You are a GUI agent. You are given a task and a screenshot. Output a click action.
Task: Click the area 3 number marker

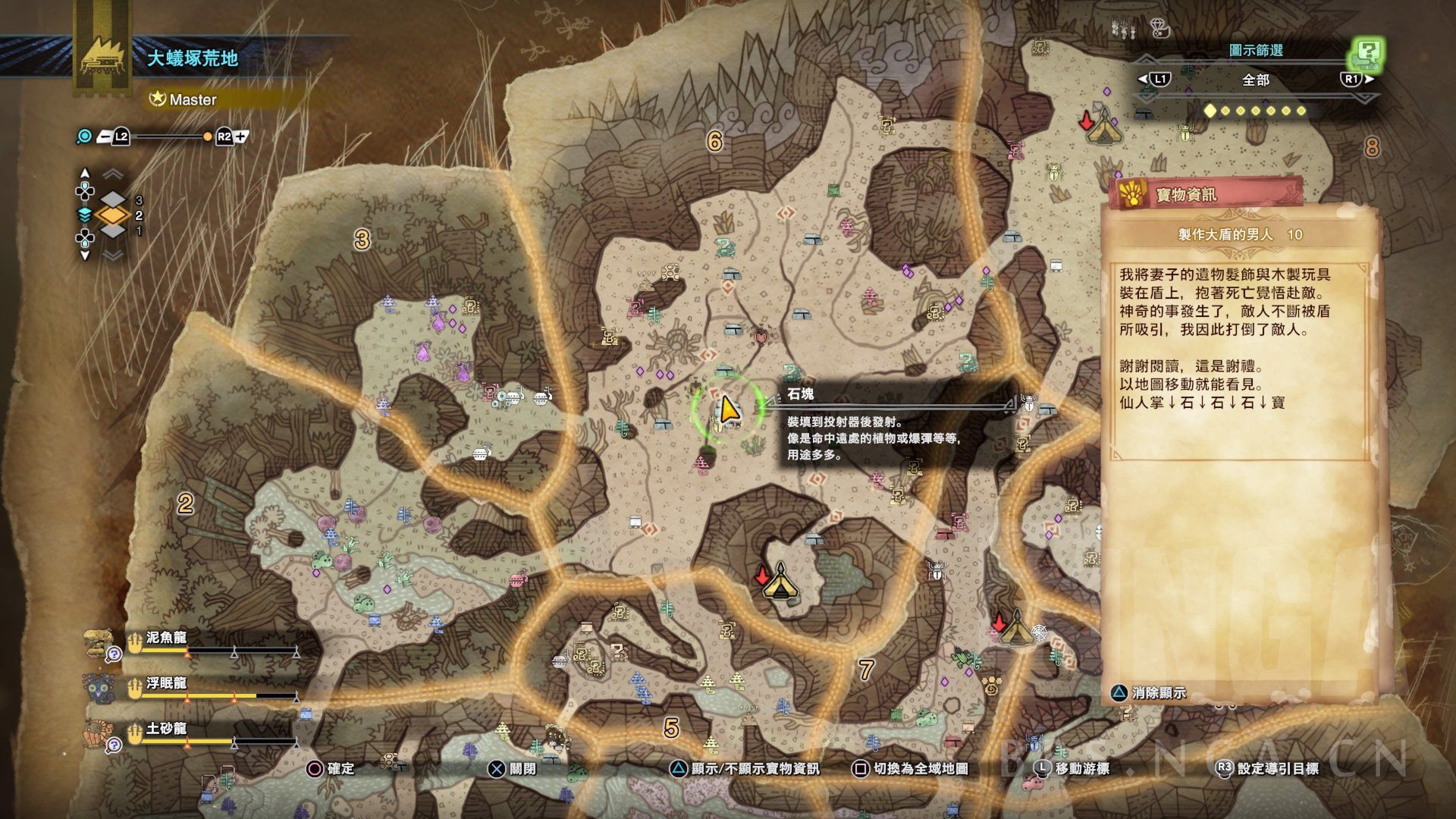pos(362,240)
